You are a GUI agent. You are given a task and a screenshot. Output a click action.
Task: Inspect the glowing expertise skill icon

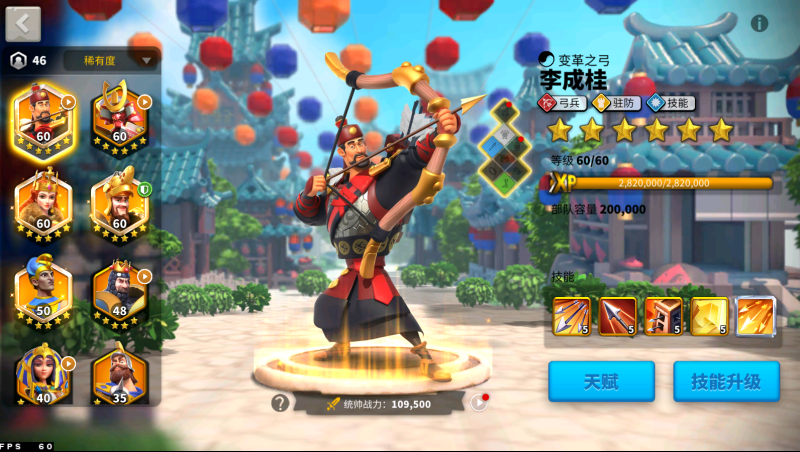[x=755, y=315]
